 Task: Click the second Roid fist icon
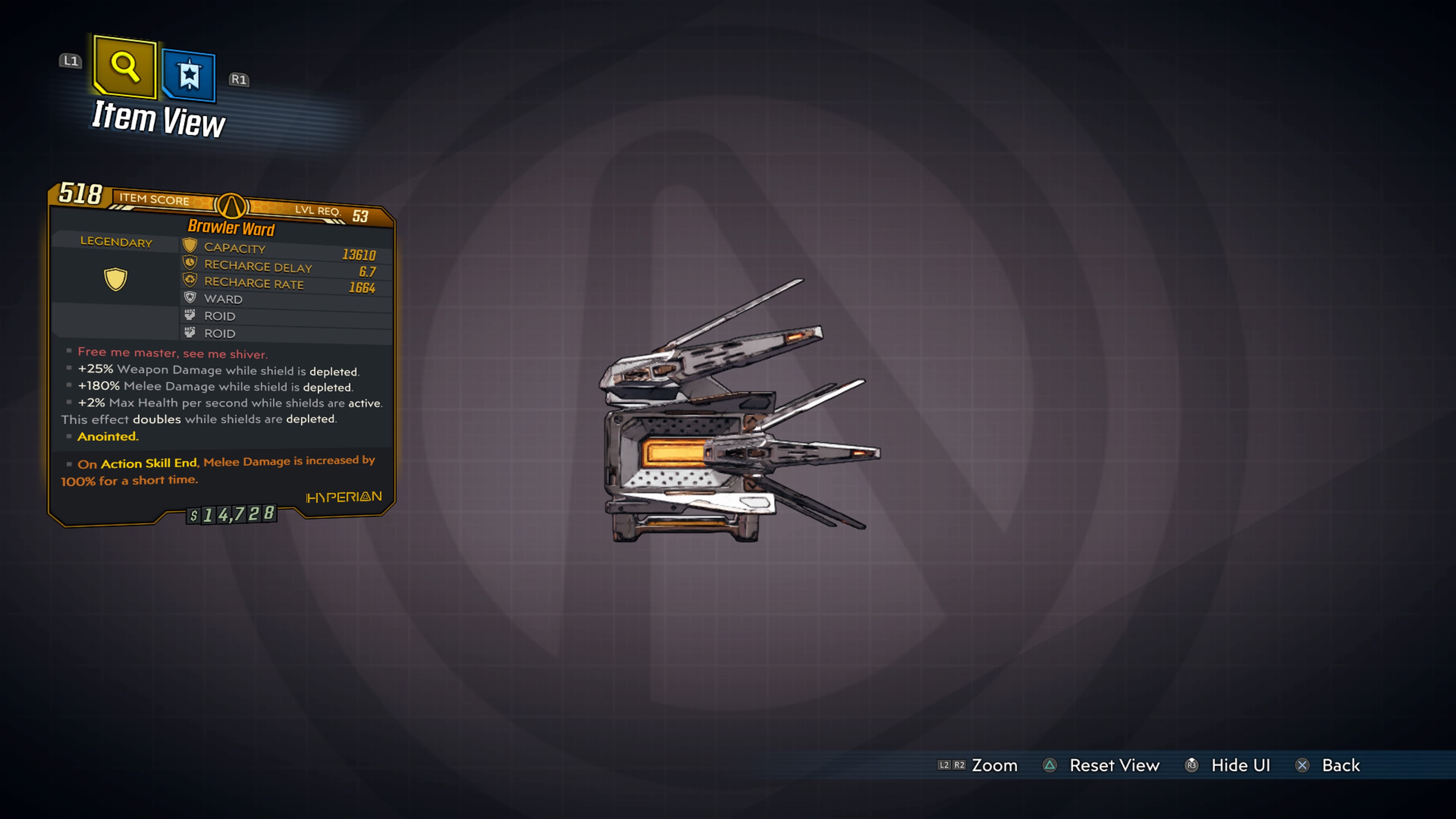click(190, 333)
